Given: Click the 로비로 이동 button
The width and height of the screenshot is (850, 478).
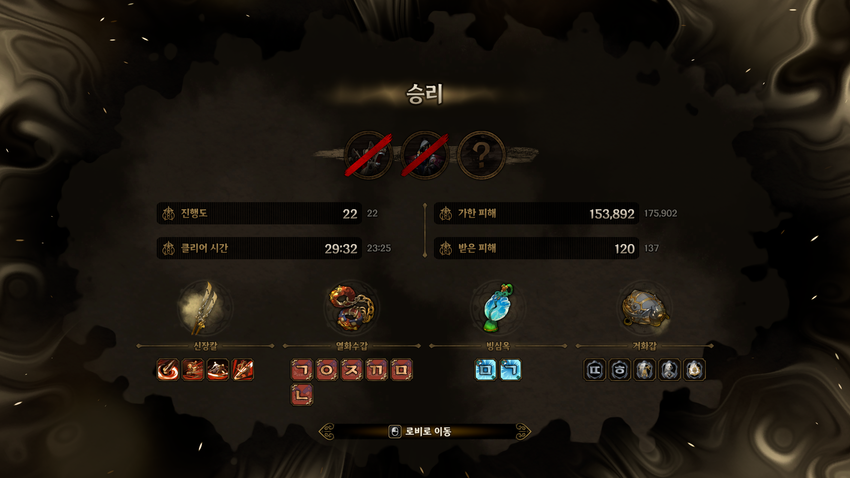Looking at the screenshot, I should 425,432.
